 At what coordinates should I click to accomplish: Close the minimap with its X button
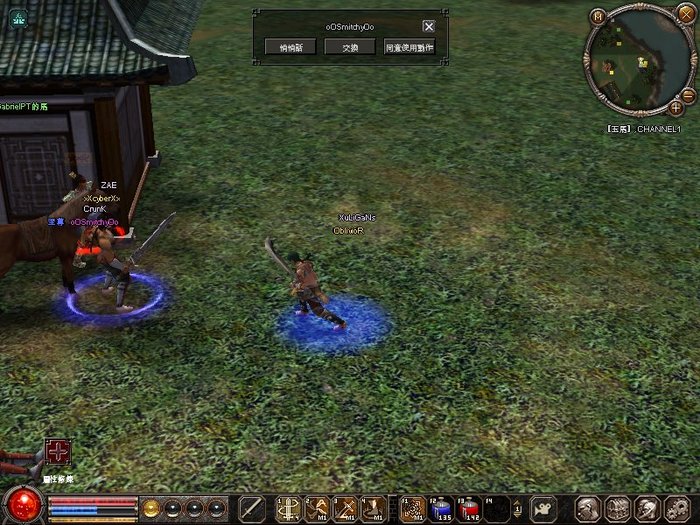684,13
